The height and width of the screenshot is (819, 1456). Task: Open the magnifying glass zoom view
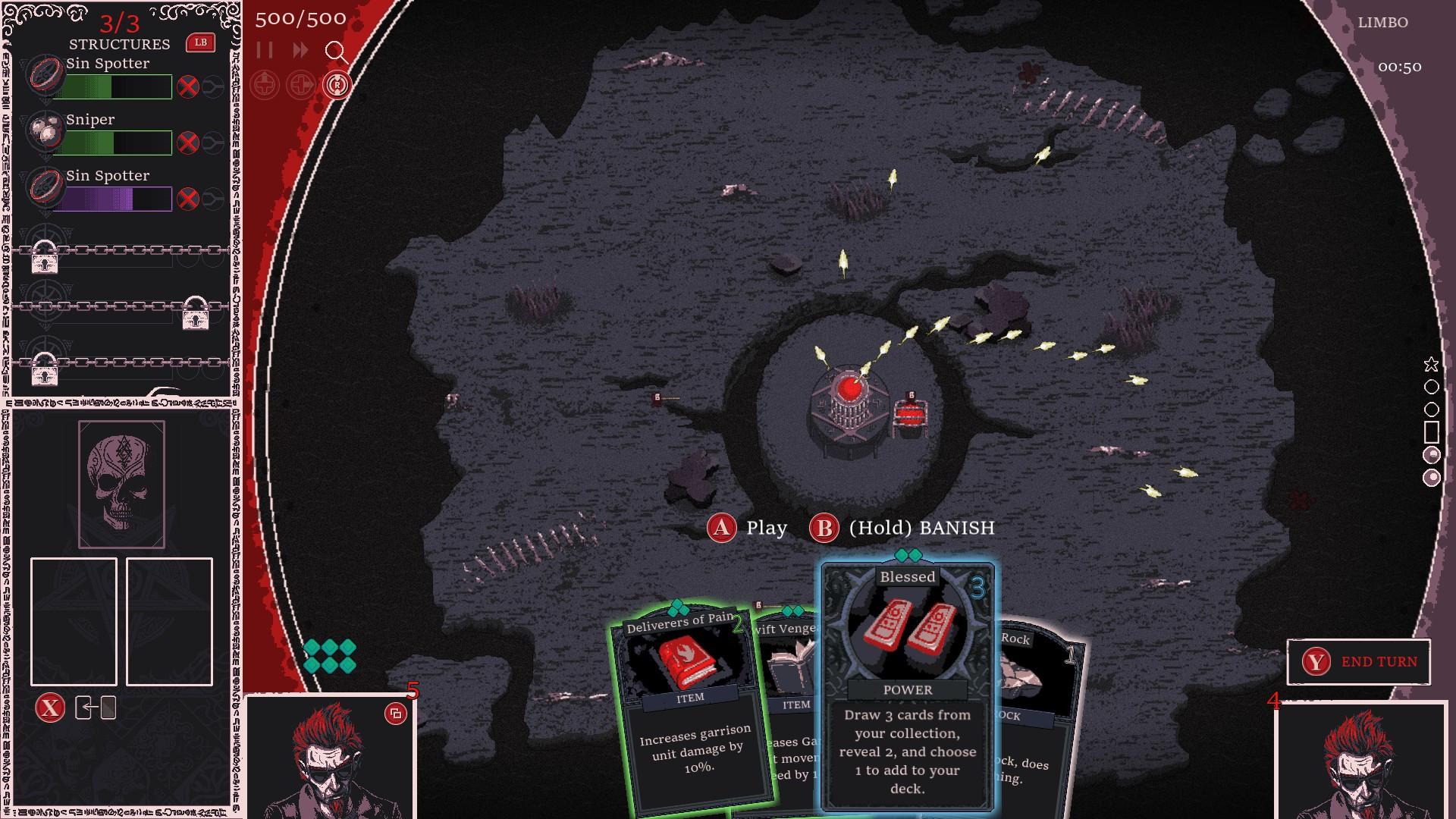336,52
